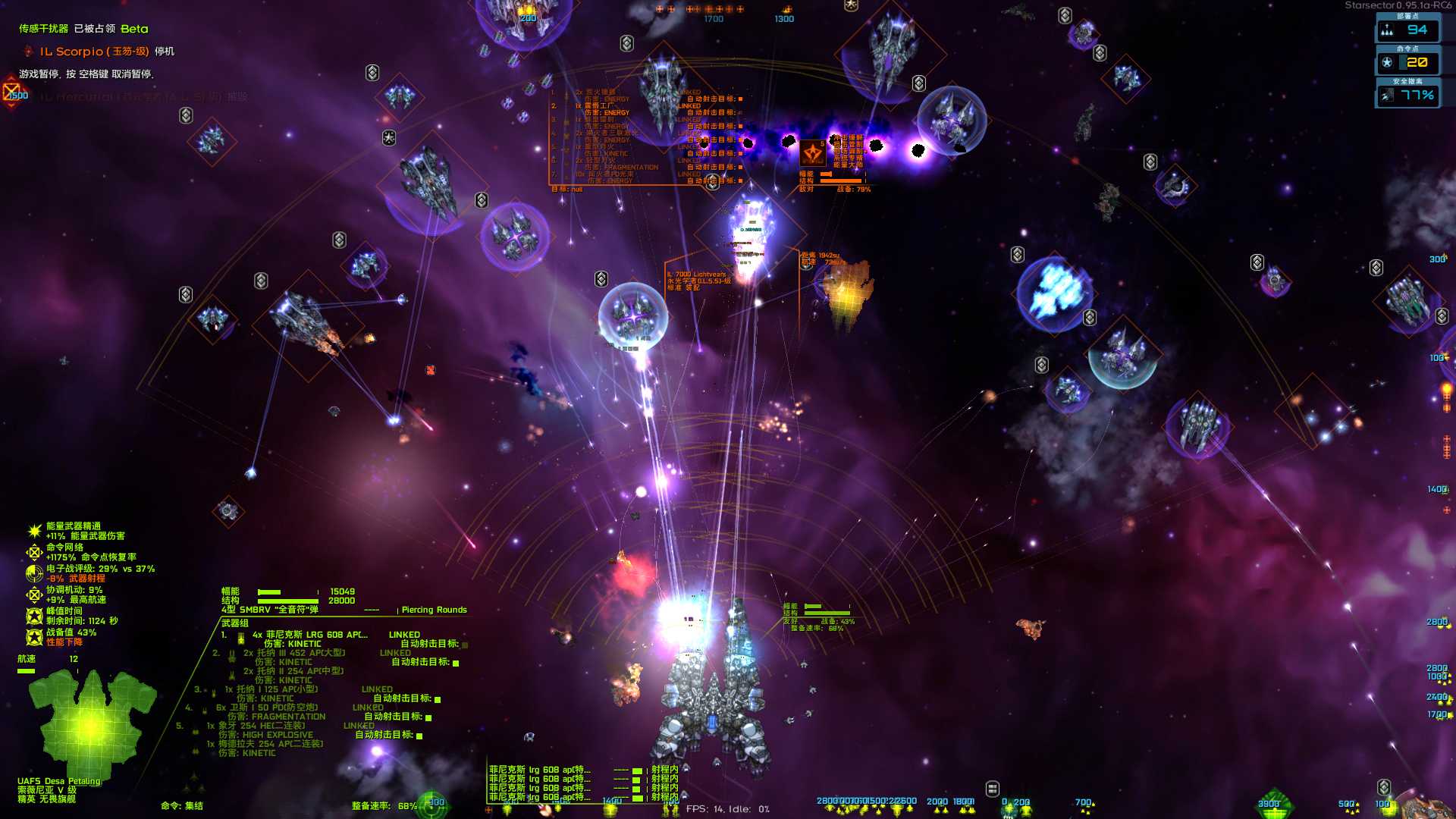Select weapon group 1 Phoenix LRG icon
The image size is (1456, 819).
tap(240, 638)
